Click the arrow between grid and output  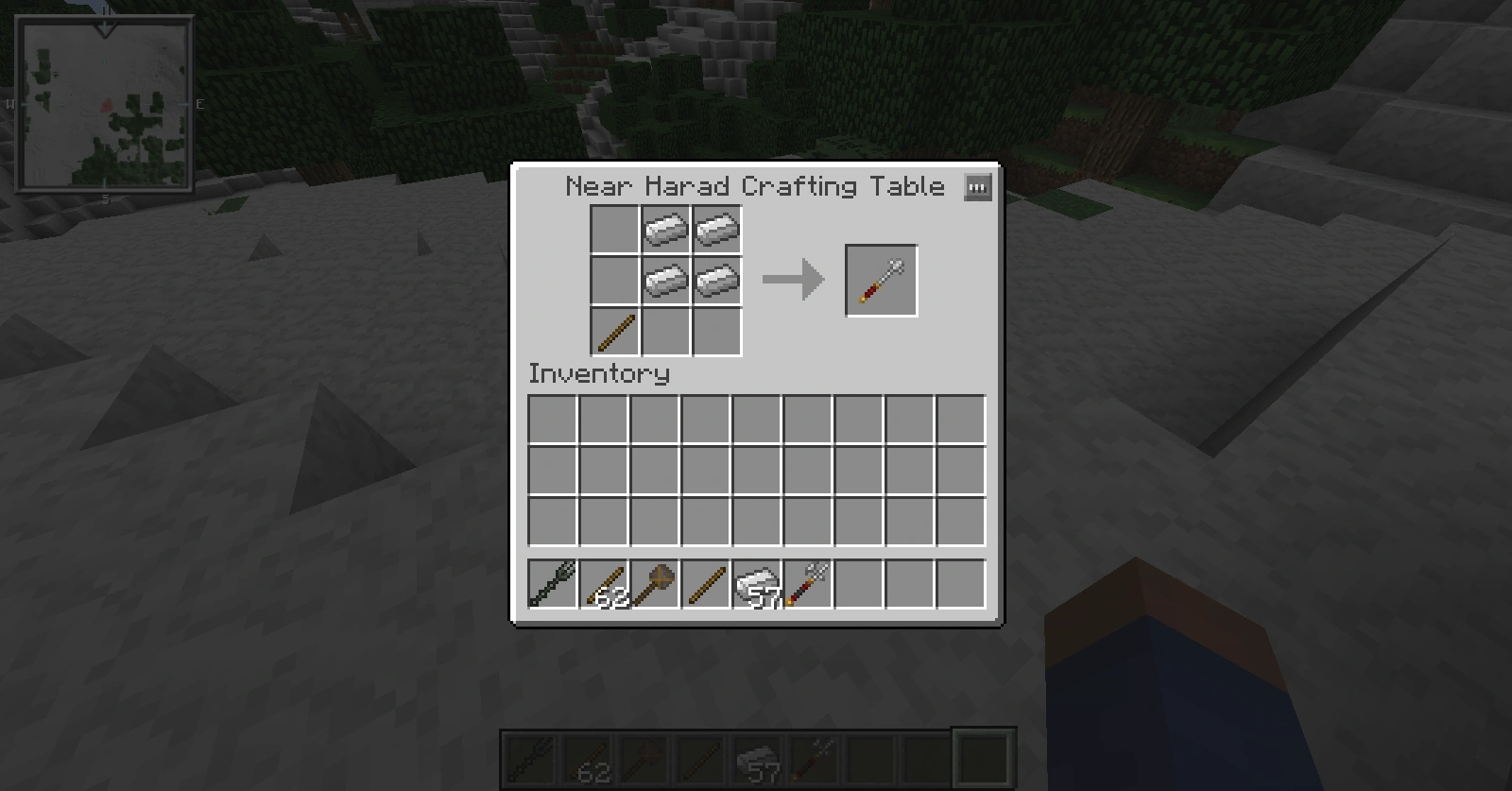click(x=794, y=279)
